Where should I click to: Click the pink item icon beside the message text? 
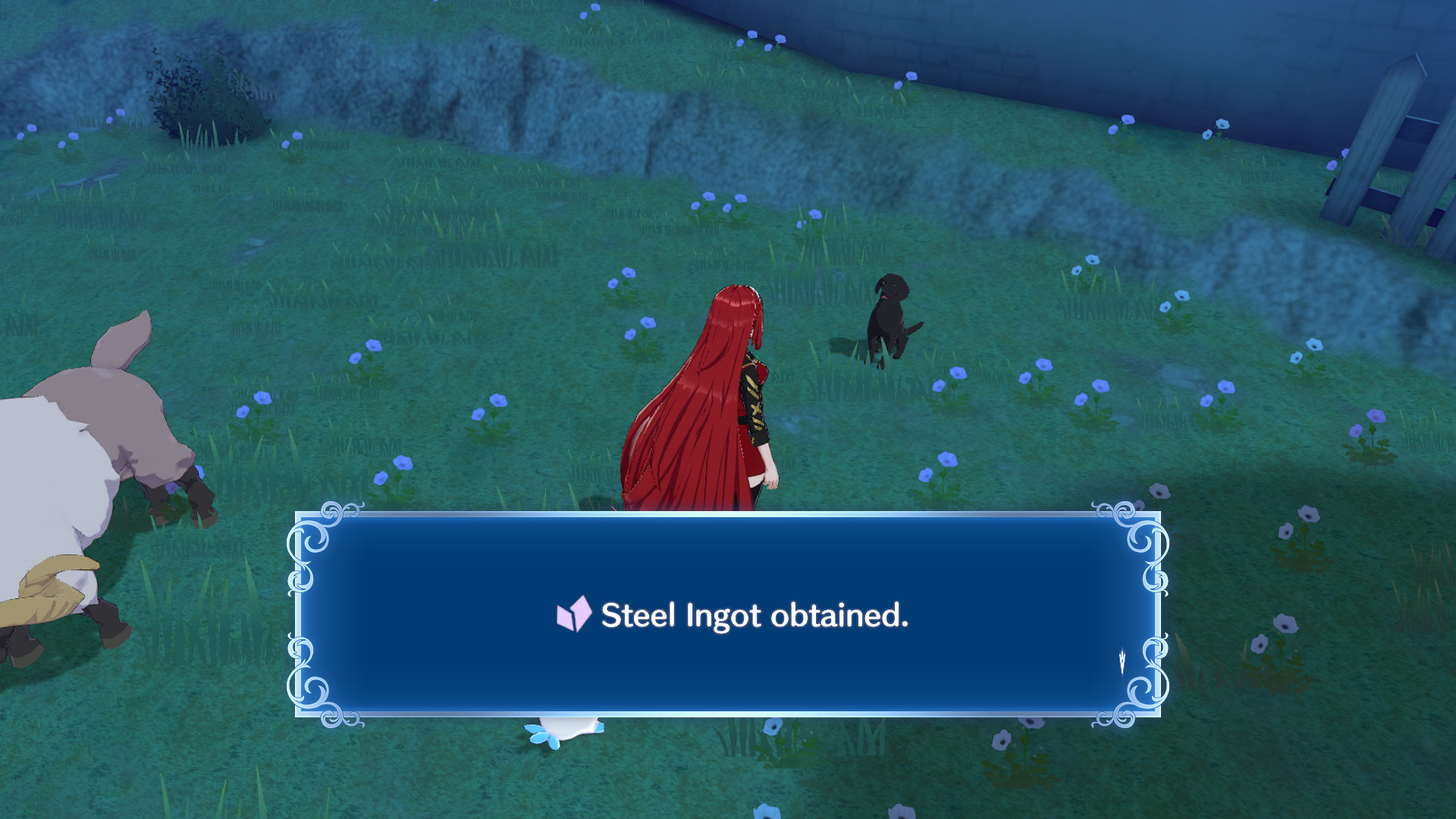point(574,615)
